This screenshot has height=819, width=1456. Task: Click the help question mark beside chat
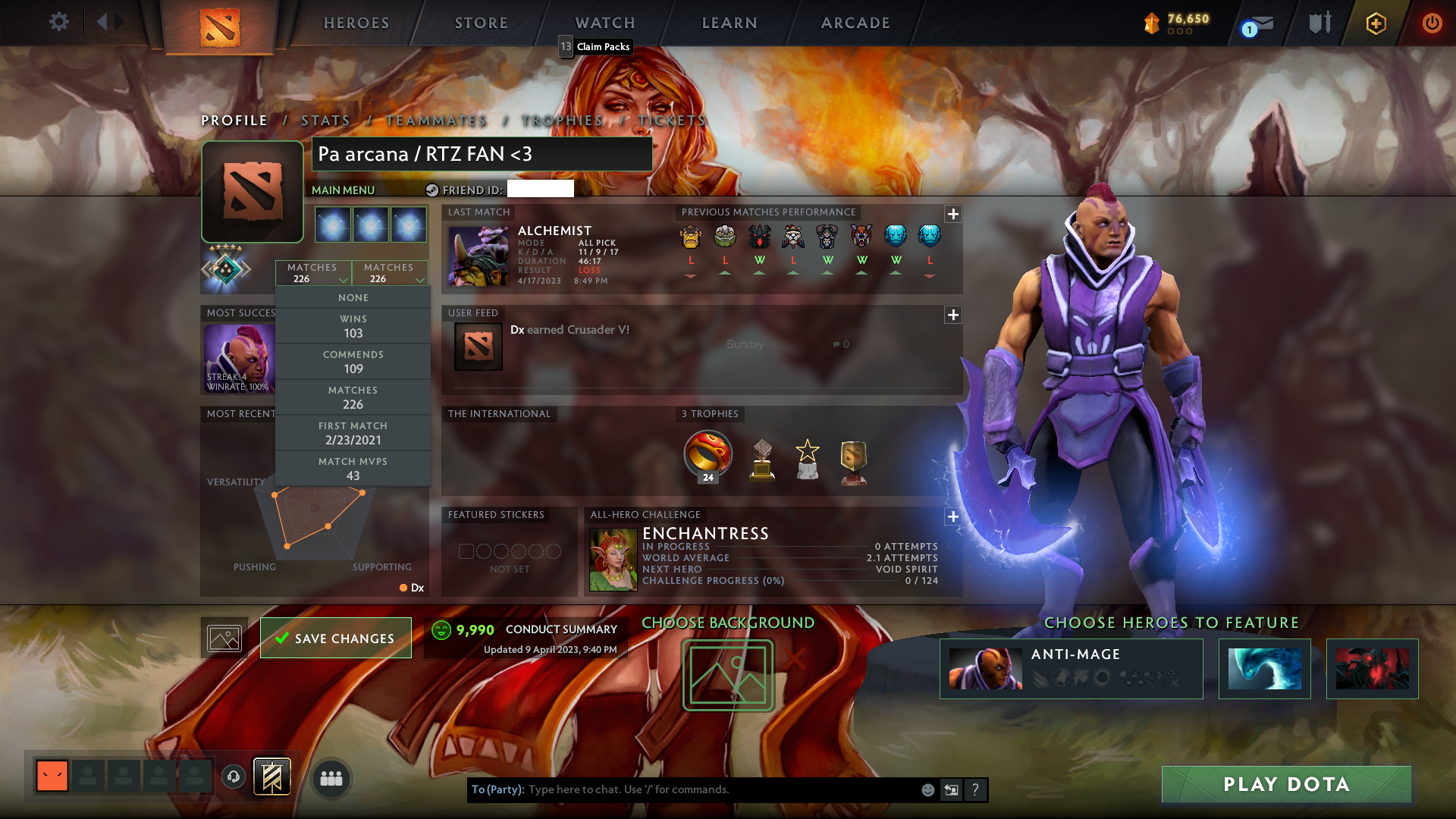point(976,789)
